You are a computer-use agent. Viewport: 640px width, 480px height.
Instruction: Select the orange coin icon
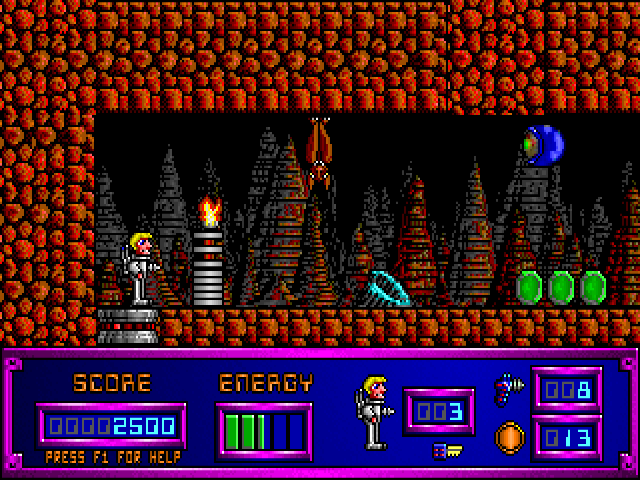(509, 438)
